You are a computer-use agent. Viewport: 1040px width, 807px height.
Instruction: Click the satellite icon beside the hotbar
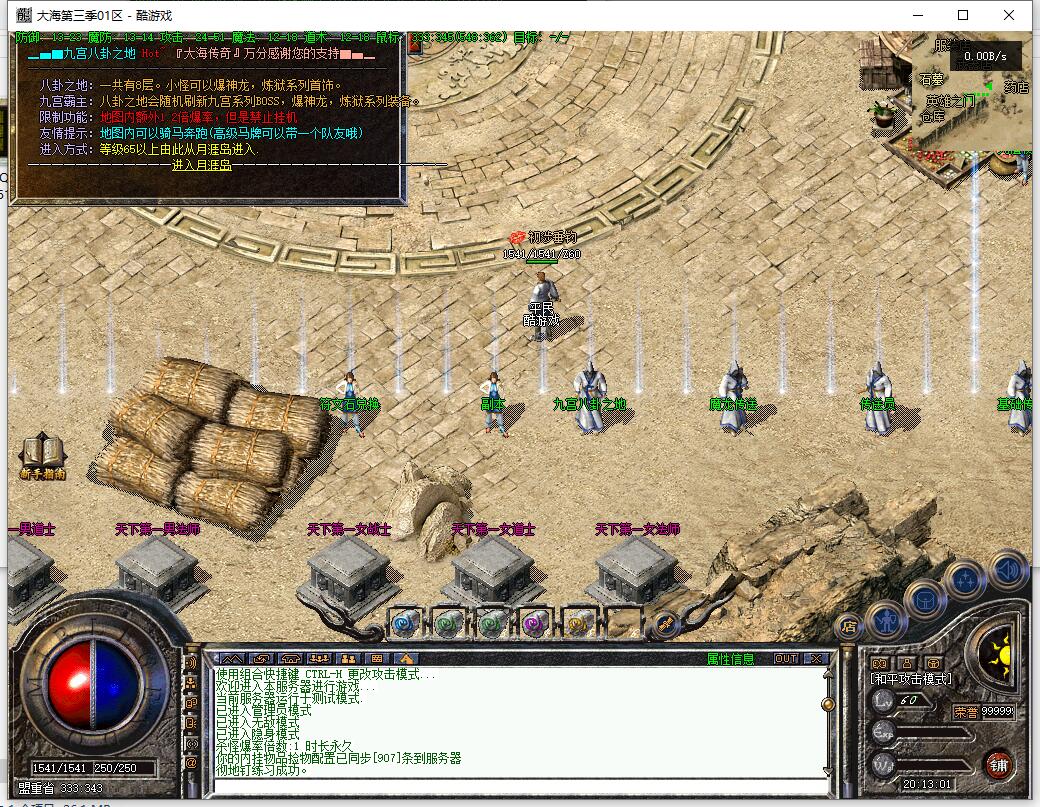pos(667,626)
